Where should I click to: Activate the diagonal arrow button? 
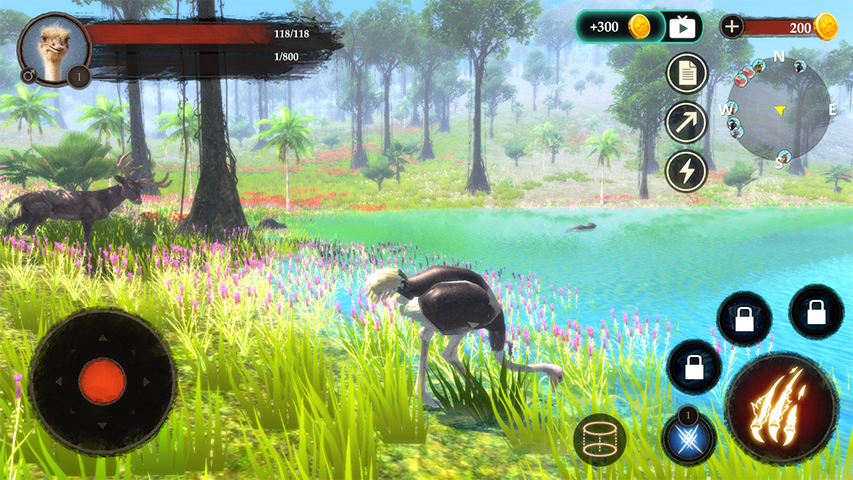687,122
